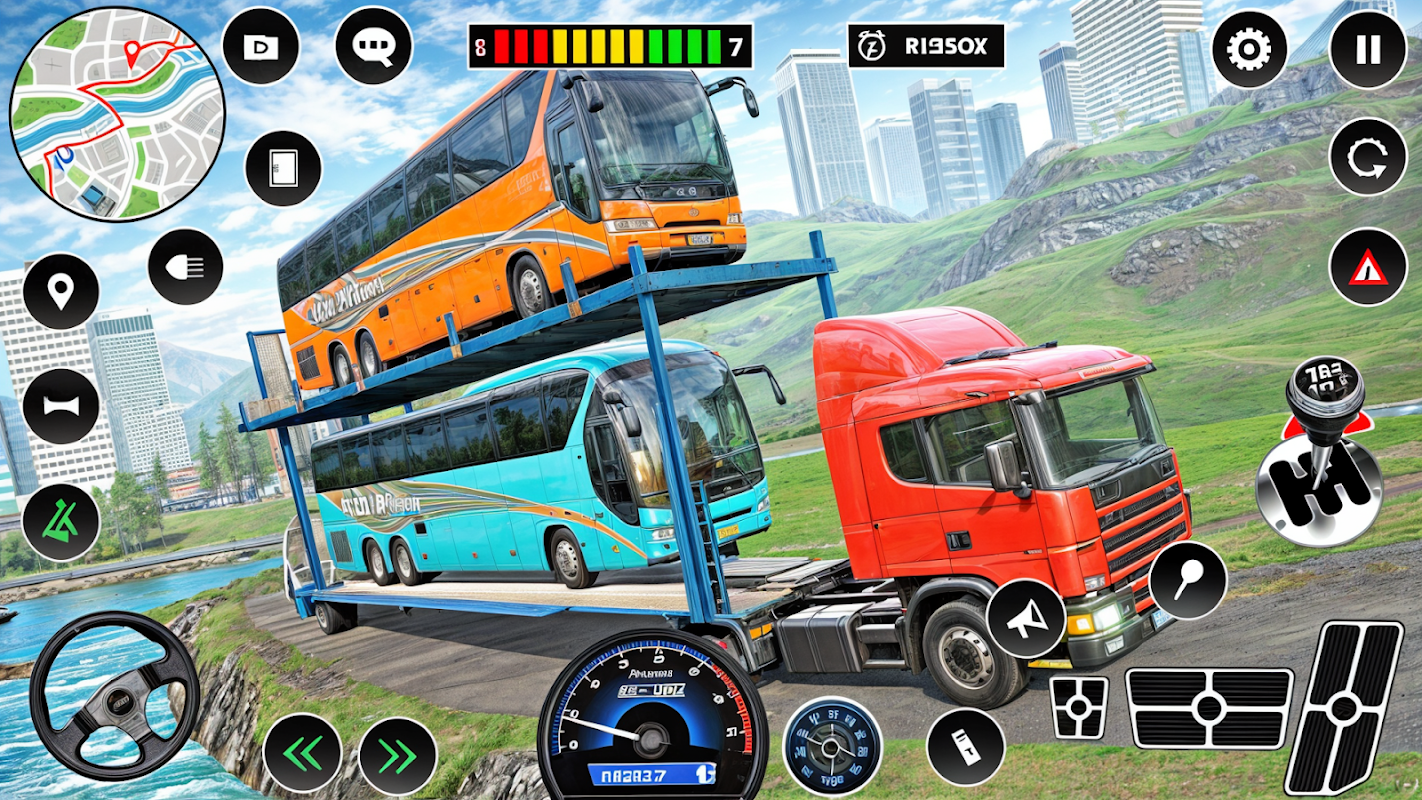Switch on the headlights
Screen dimensions: 1422x800
[185, 267]
